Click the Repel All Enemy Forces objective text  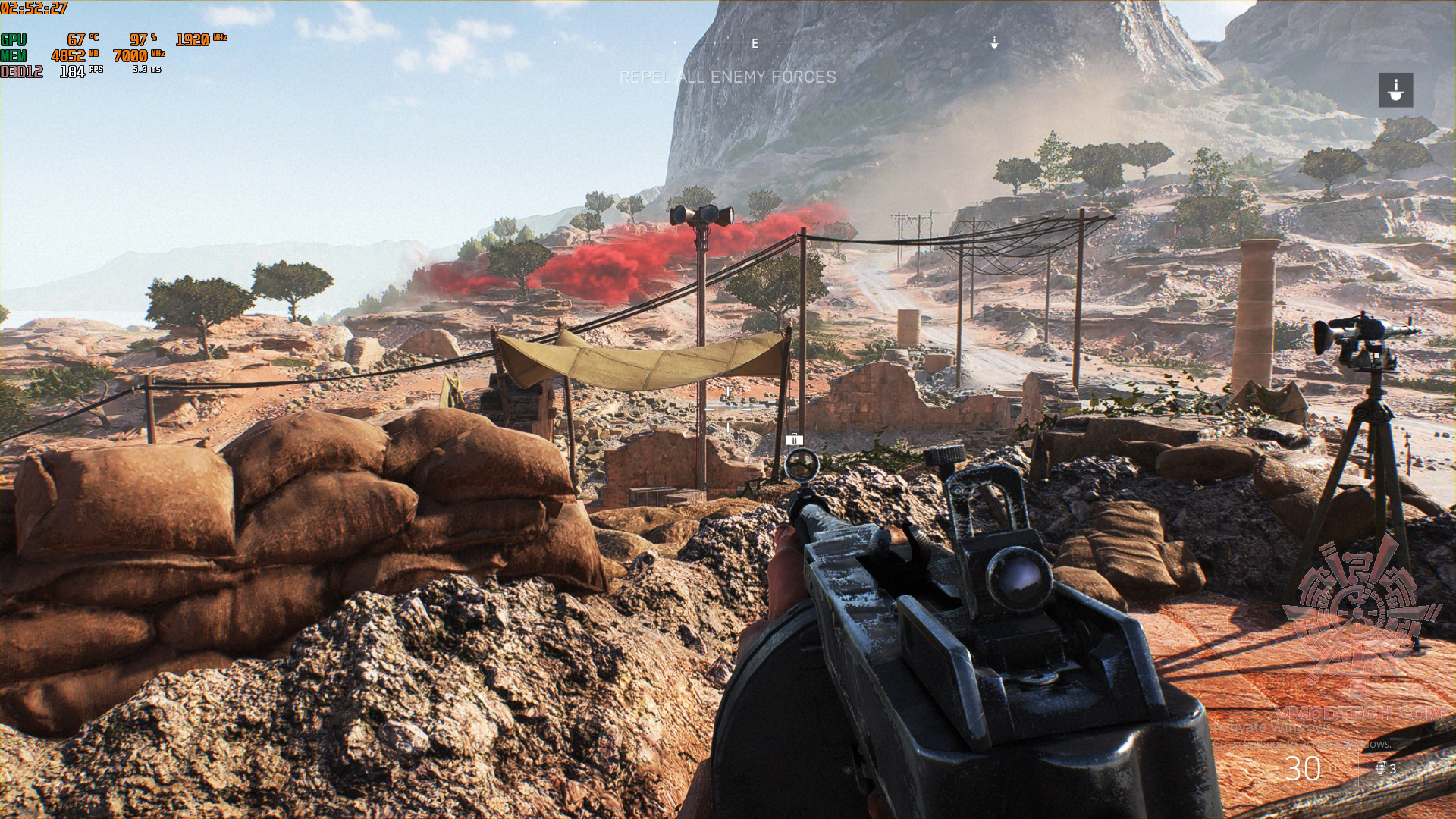point(728,77)
